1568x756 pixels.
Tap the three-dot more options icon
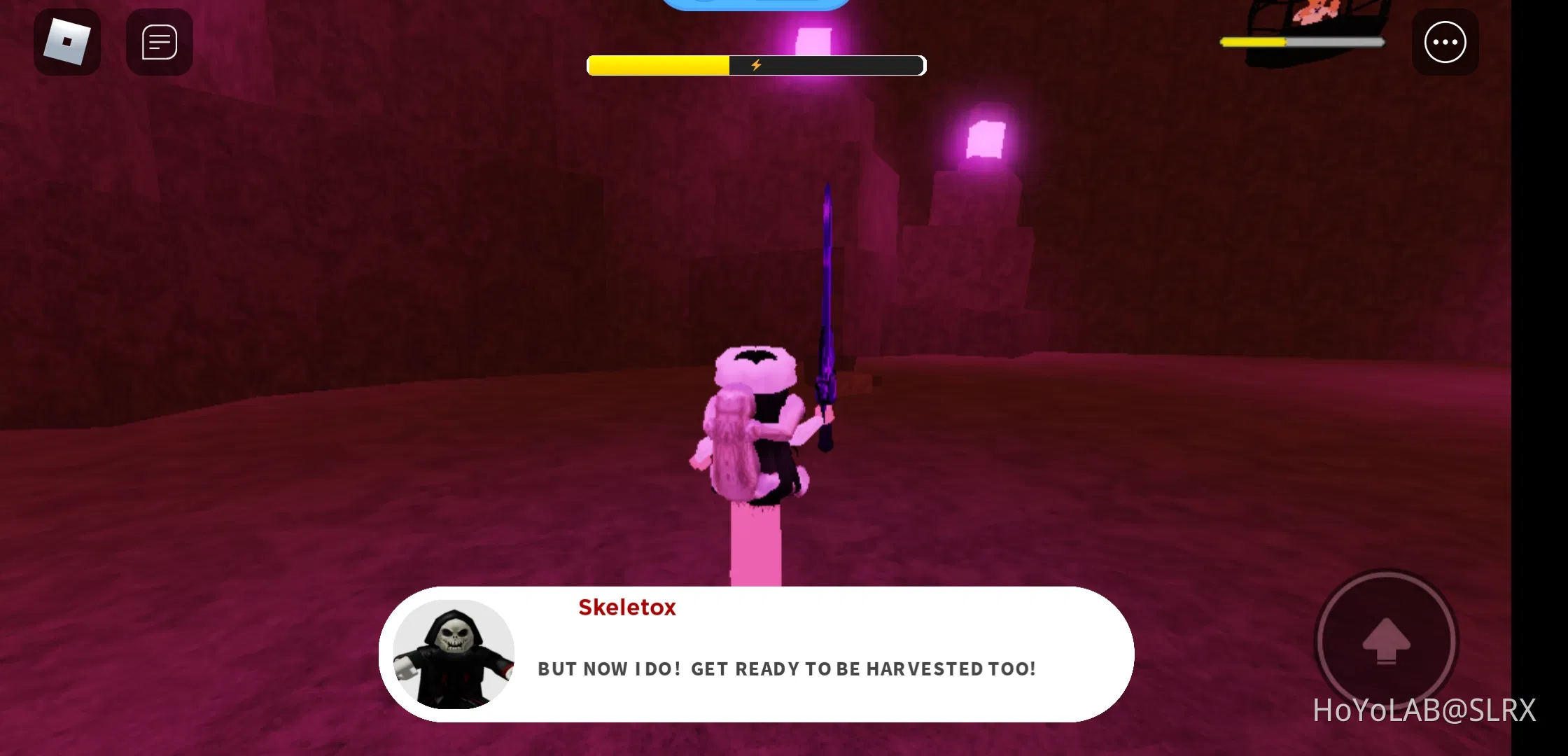click(1445, 42)
